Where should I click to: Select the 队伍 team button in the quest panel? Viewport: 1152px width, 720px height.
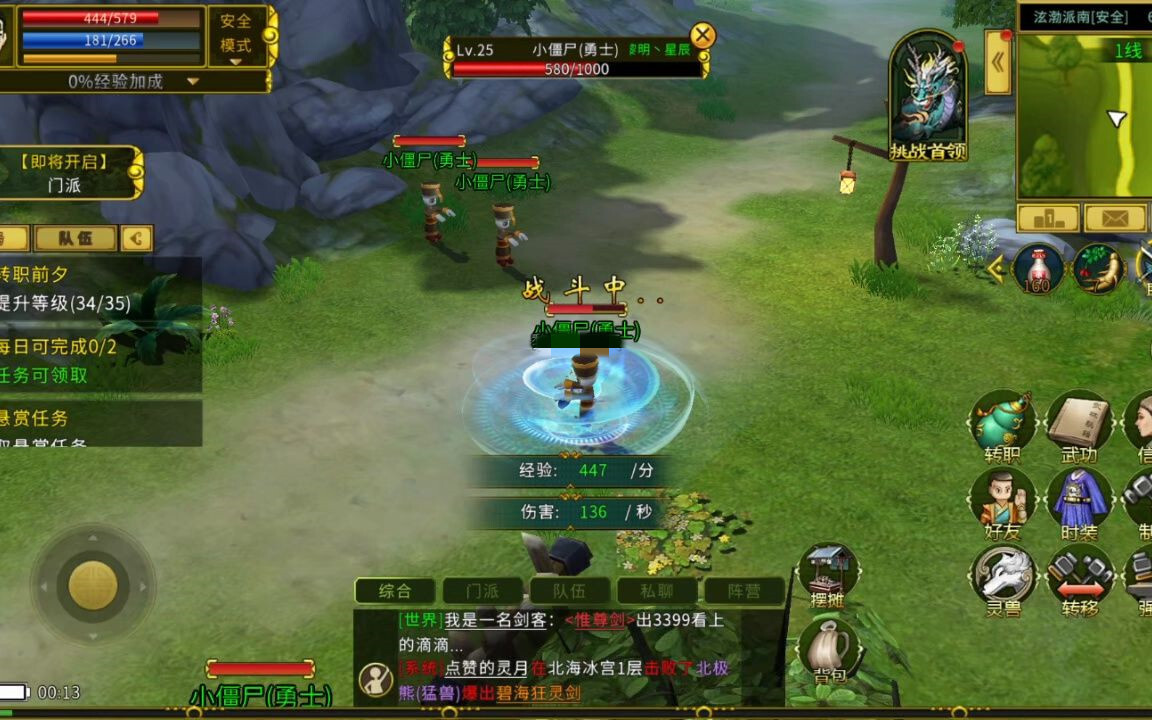click(75, 238)
